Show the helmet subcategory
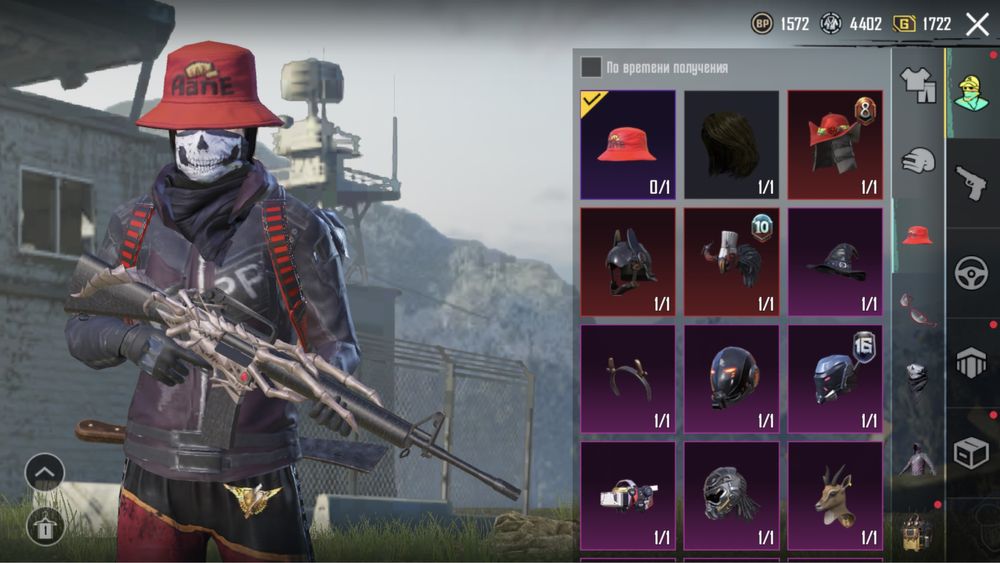Screen dimensions: 1000x563 coord(917,161)
